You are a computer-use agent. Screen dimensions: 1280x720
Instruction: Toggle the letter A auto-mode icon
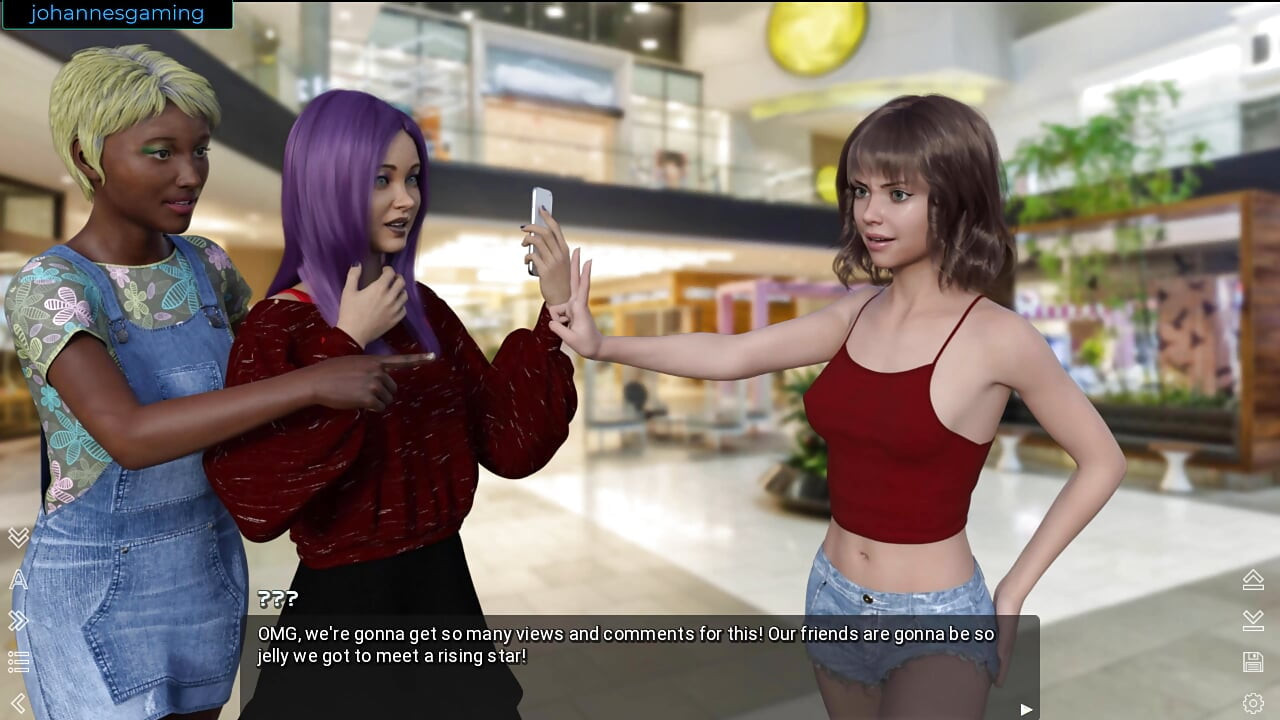coord(18,580)
